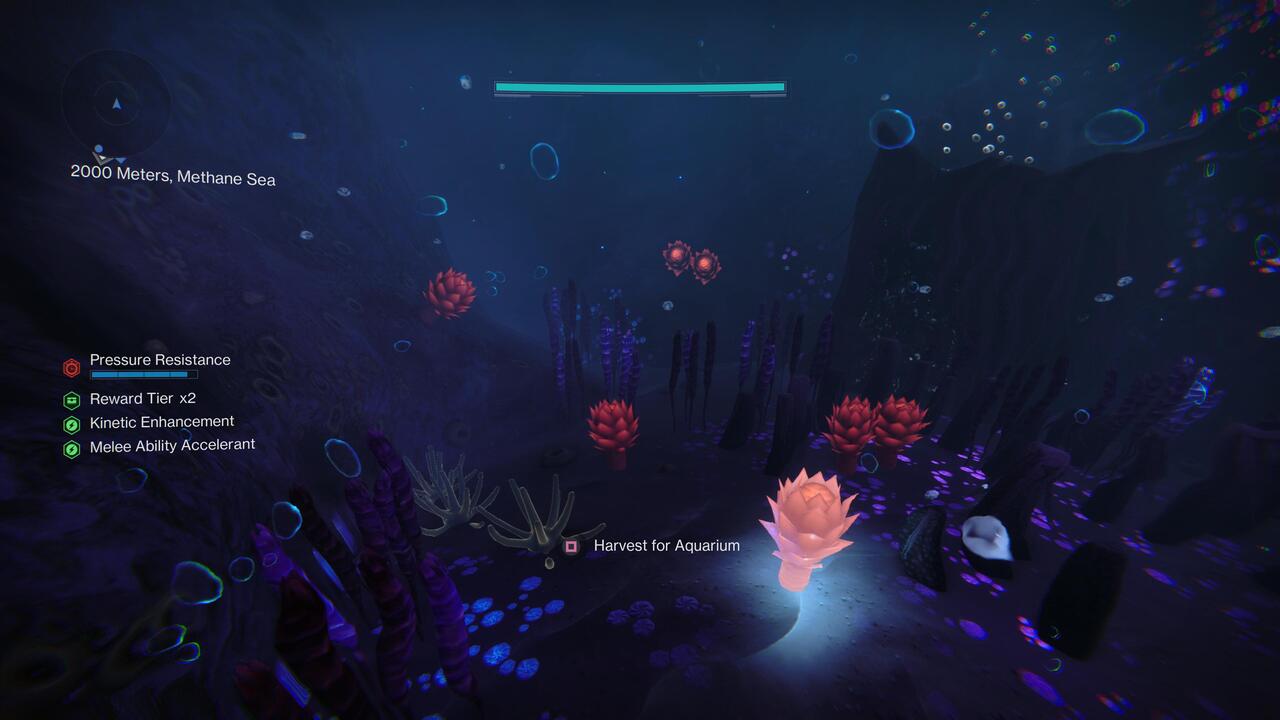
Task: Select the Melee Ability Accelerant icon
Action: (70, 445)
